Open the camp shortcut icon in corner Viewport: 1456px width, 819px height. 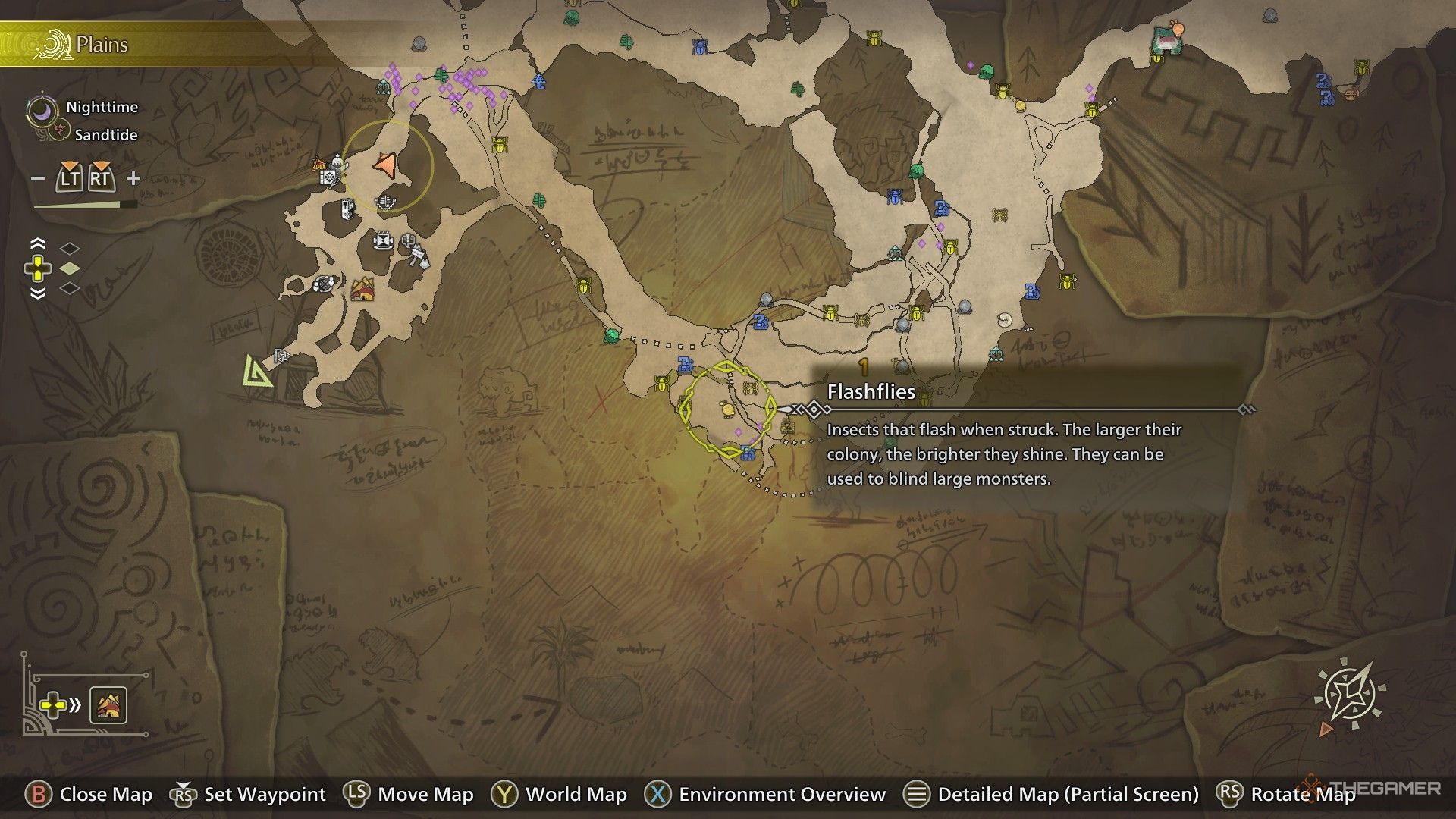click(108, 705)
